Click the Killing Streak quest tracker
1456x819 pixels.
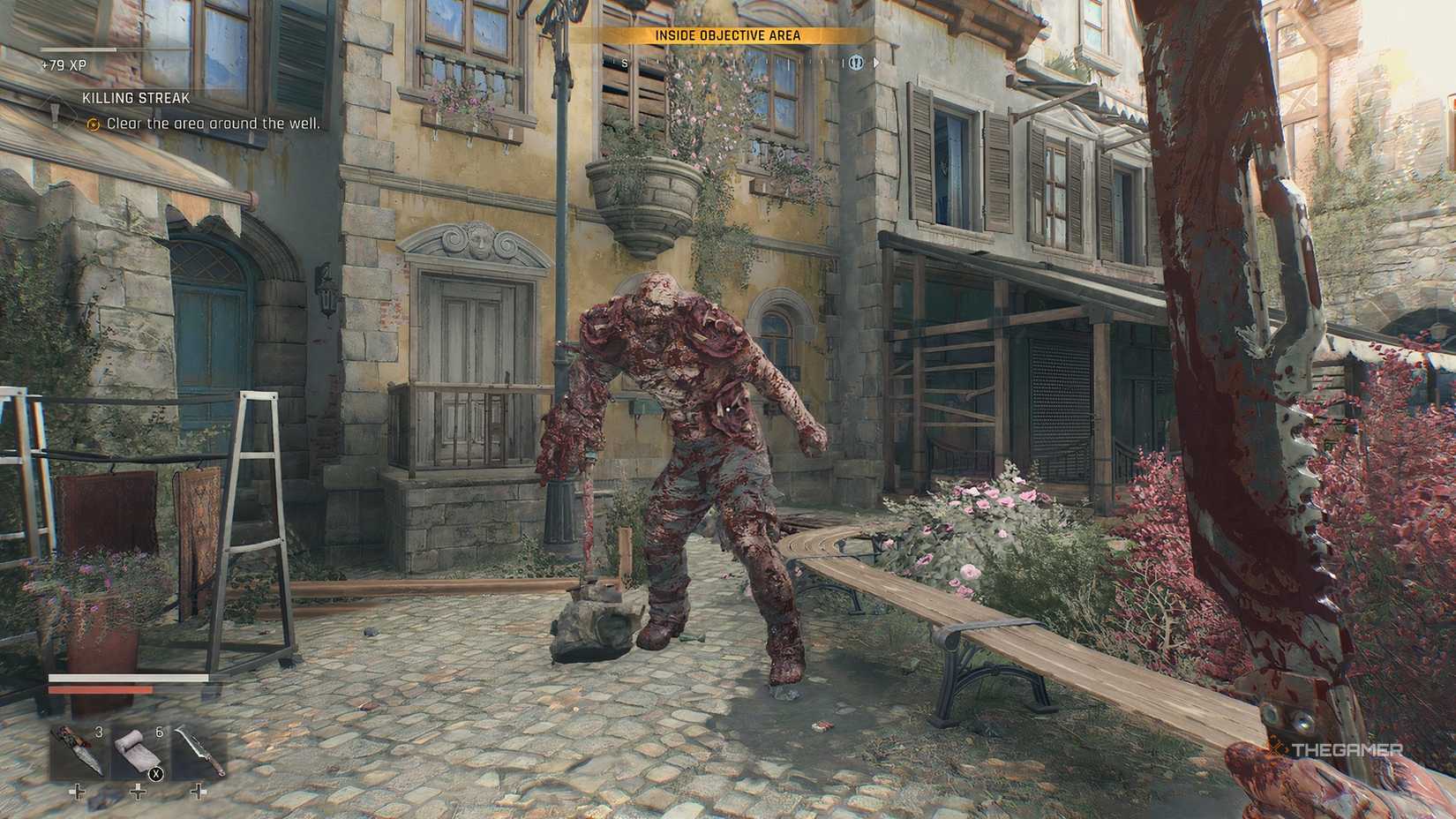(x=136, y=99)
